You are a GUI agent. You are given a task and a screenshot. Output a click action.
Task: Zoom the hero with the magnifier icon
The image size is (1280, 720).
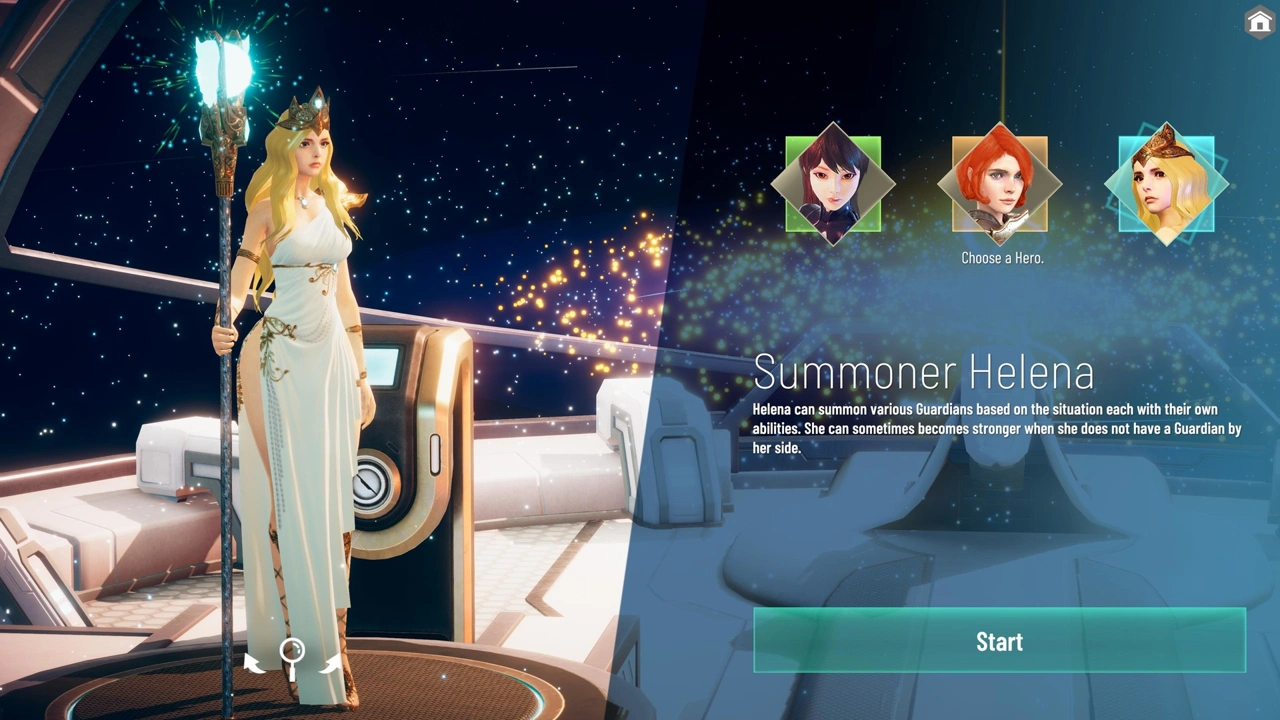click(x=292, y=657)
